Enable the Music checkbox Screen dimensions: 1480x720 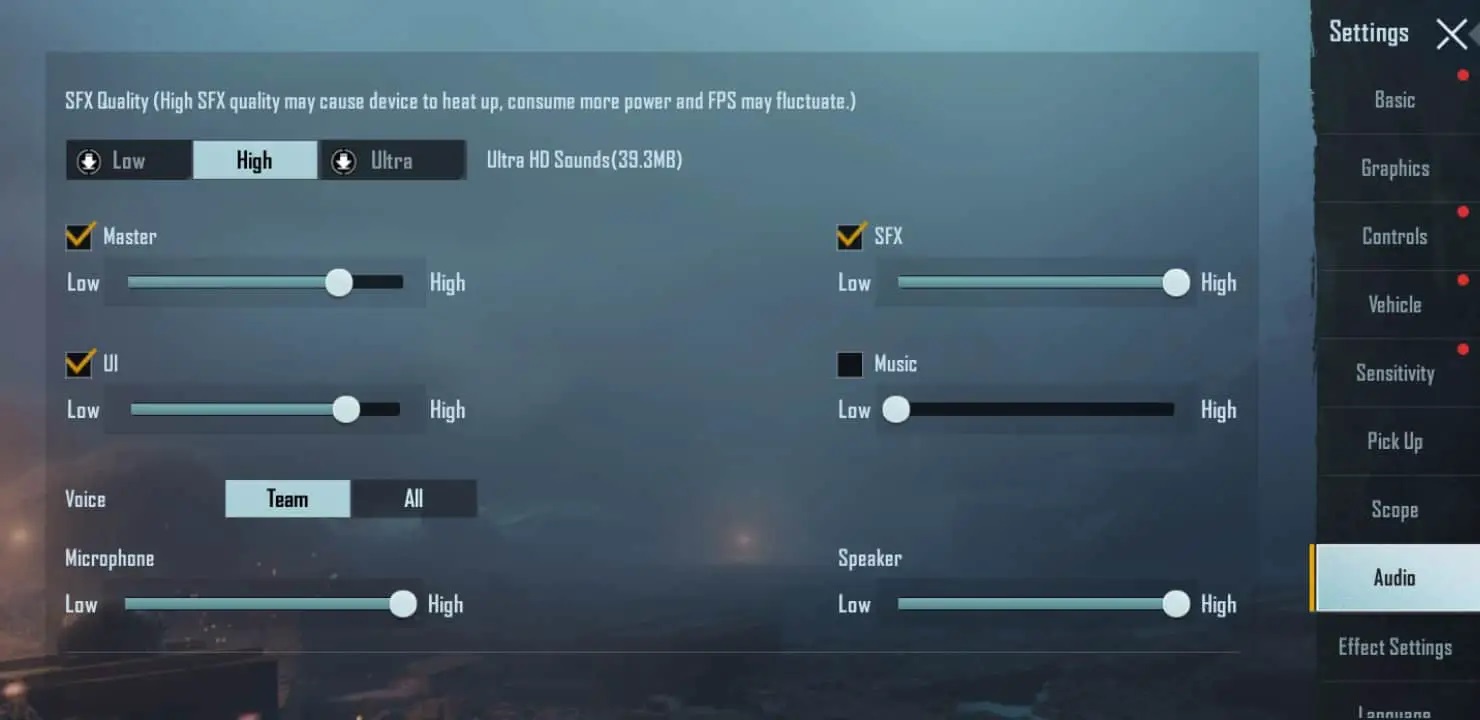click(x=850, y=364)
